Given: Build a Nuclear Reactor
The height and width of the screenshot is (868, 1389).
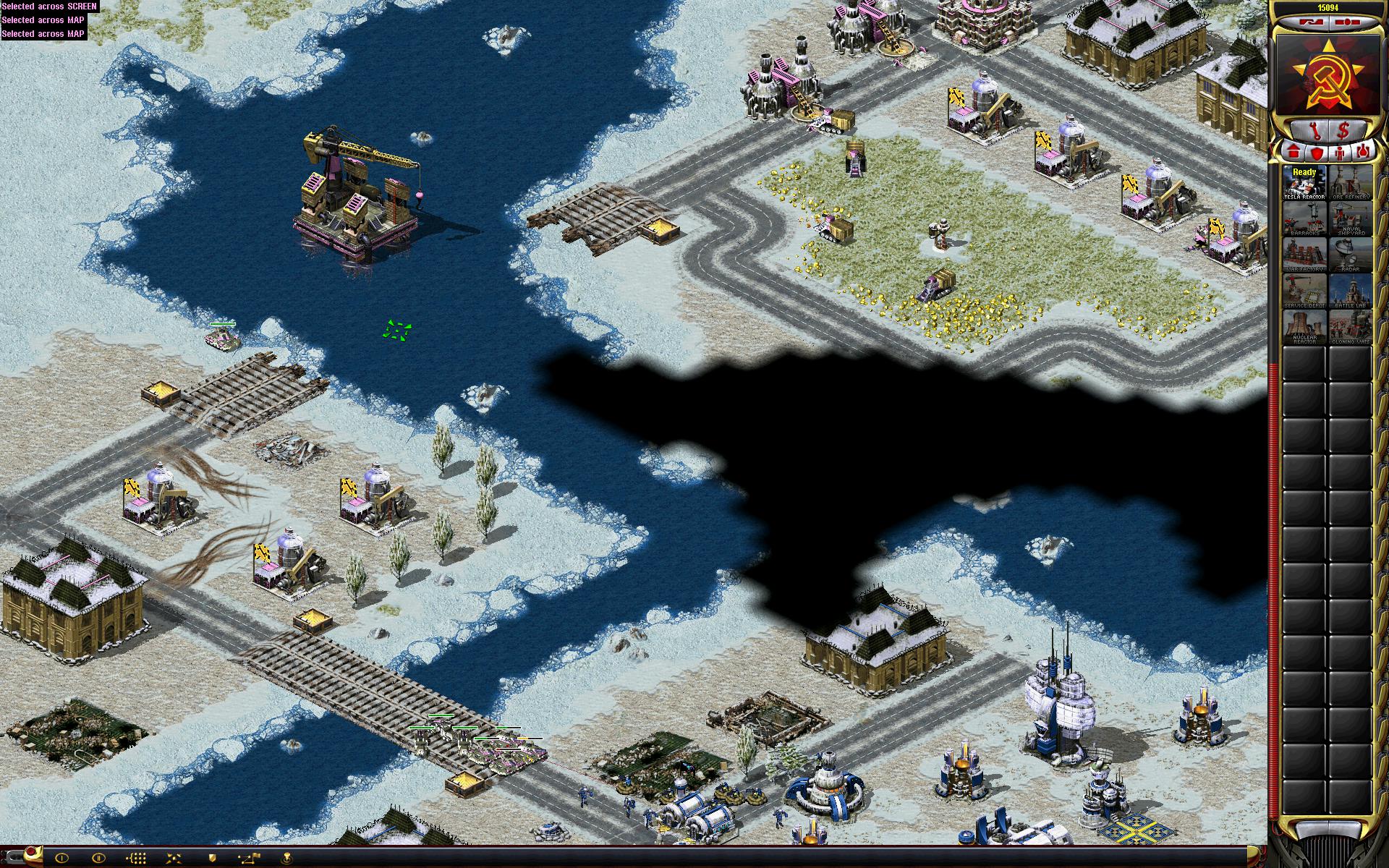Looking at the screenshot, I should click(x=1304, y=327).
